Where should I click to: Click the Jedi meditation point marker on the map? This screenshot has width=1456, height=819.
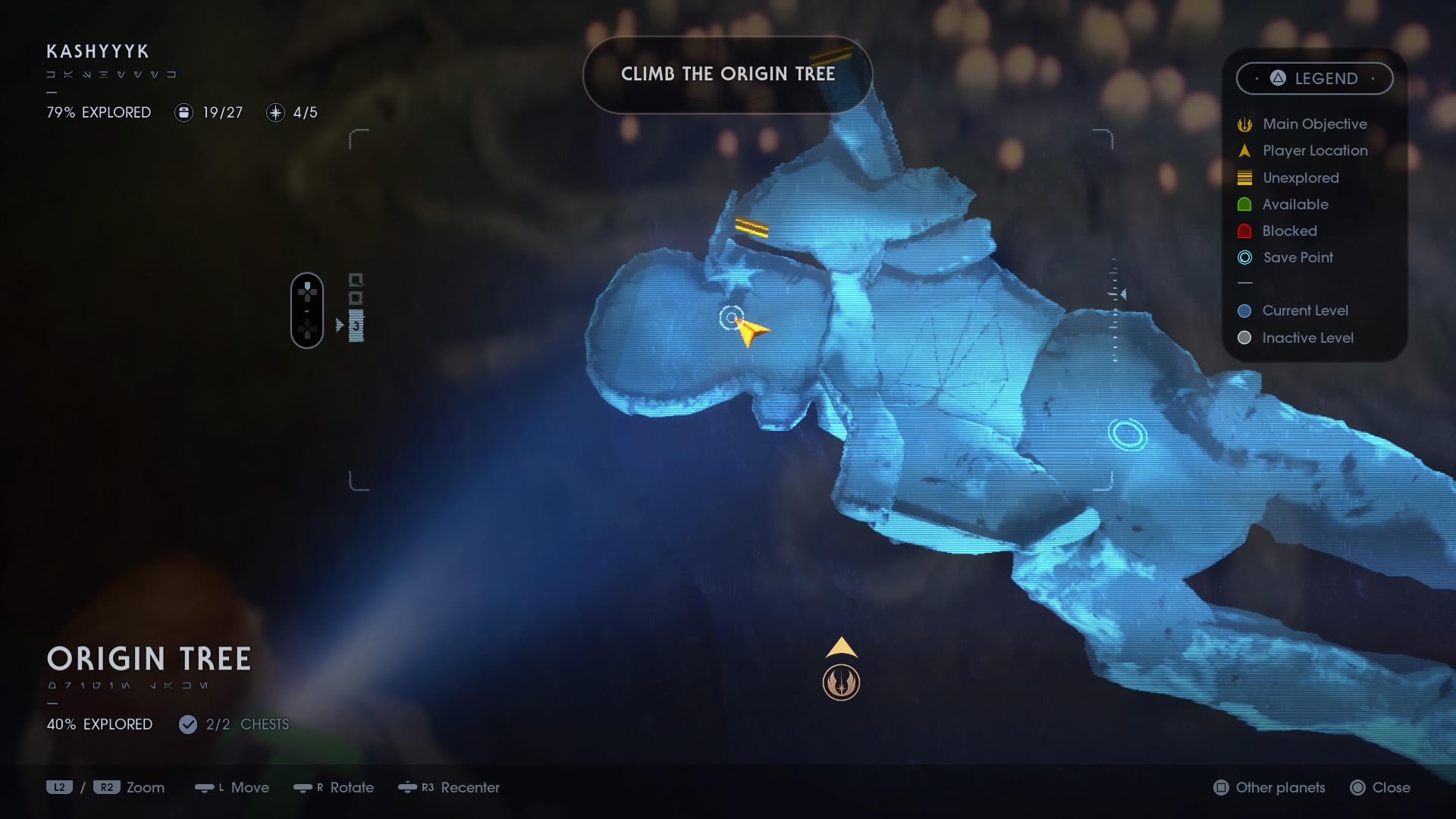[842, 680]
